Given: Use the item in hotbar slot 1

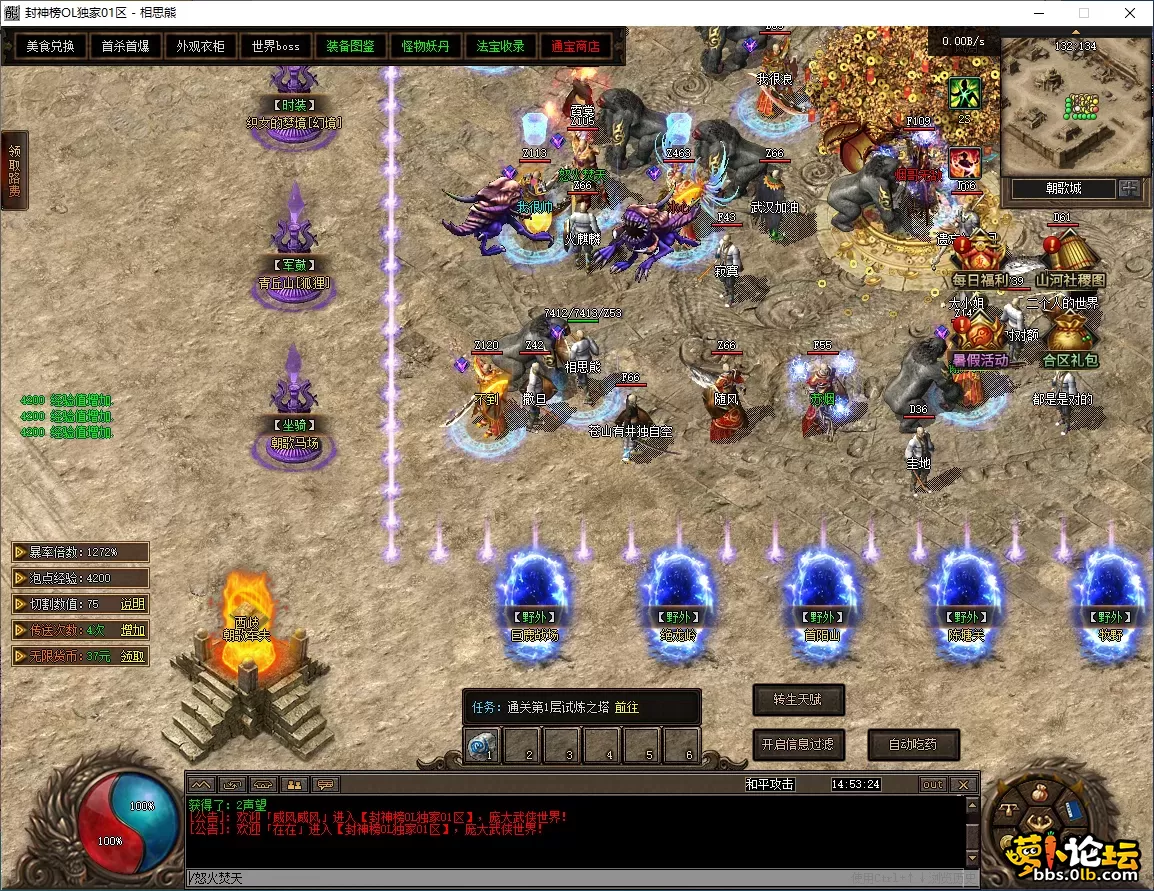Looking at the screenshot, I should [482, 746].
